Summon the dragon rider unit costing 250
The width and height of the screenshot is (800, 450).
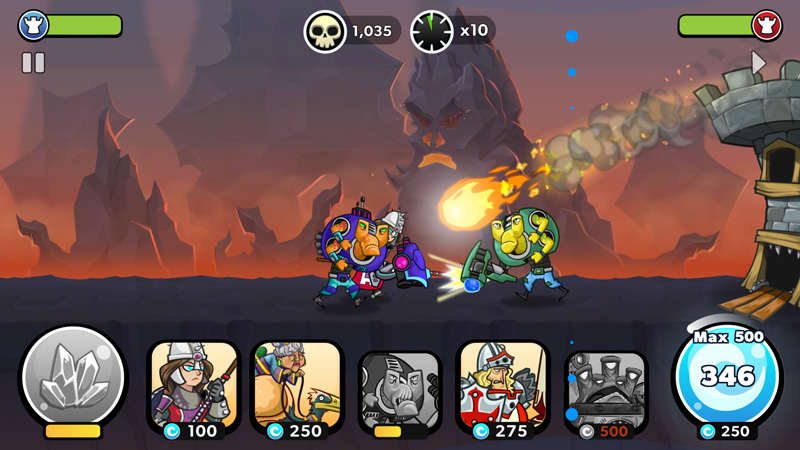tap(297, 390)
